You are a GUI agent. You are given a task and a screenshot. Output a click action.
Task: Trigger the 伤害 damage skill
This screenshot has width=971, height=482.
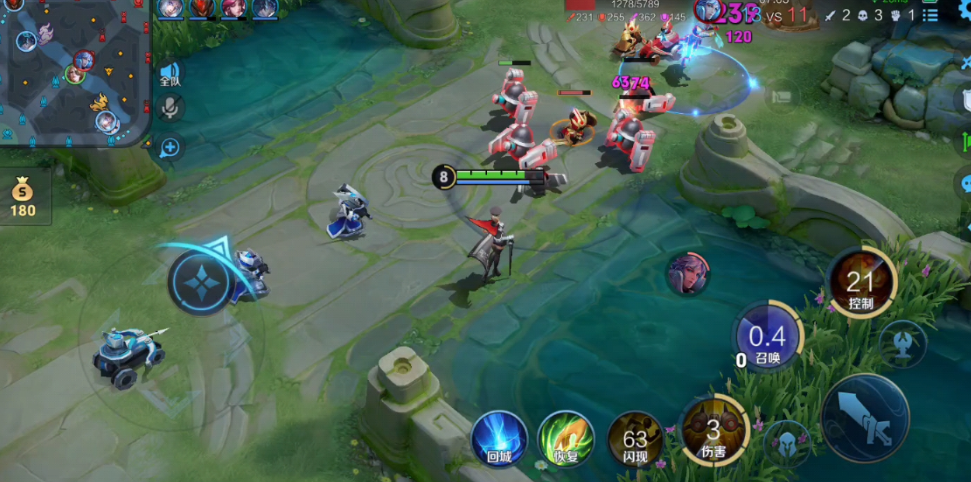[713, 431]
